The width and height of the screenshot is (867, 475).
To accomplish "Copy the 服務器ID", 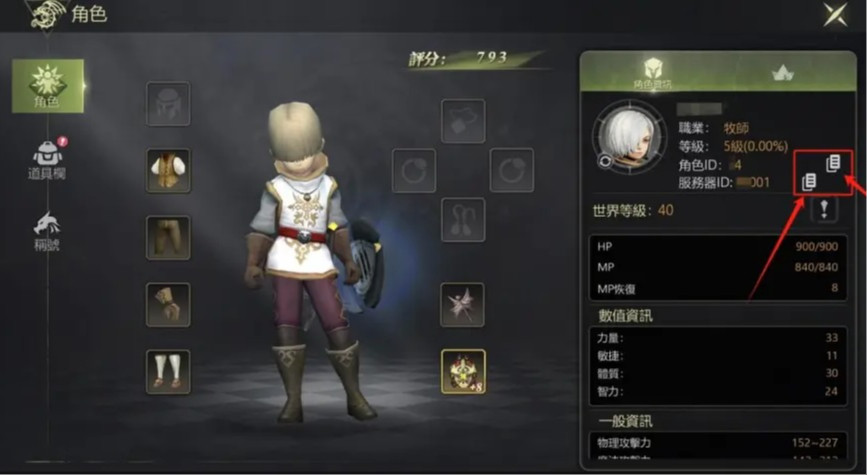I will (810, 181).
